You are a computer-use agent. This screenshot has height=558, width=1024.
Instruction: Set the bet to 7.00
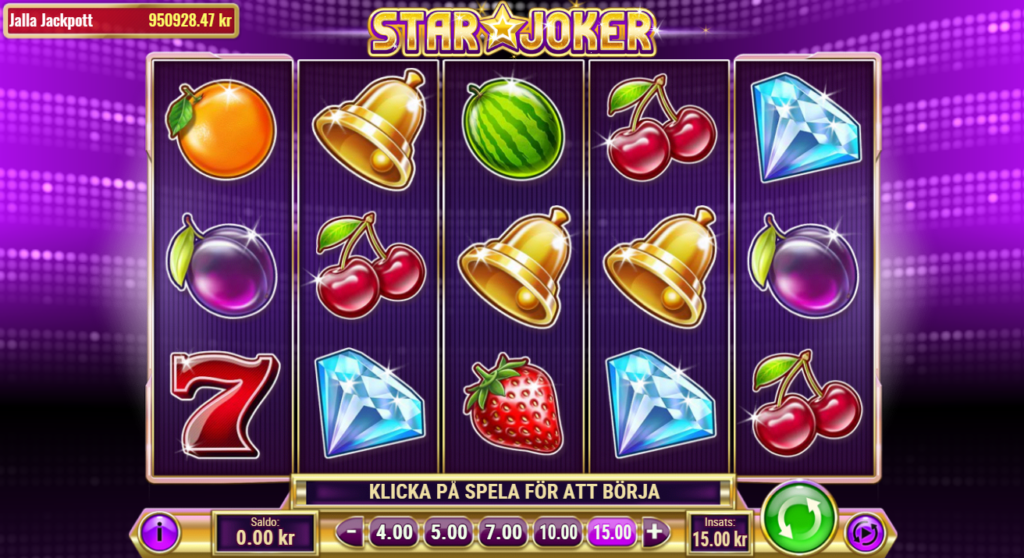tap(502, 531)
